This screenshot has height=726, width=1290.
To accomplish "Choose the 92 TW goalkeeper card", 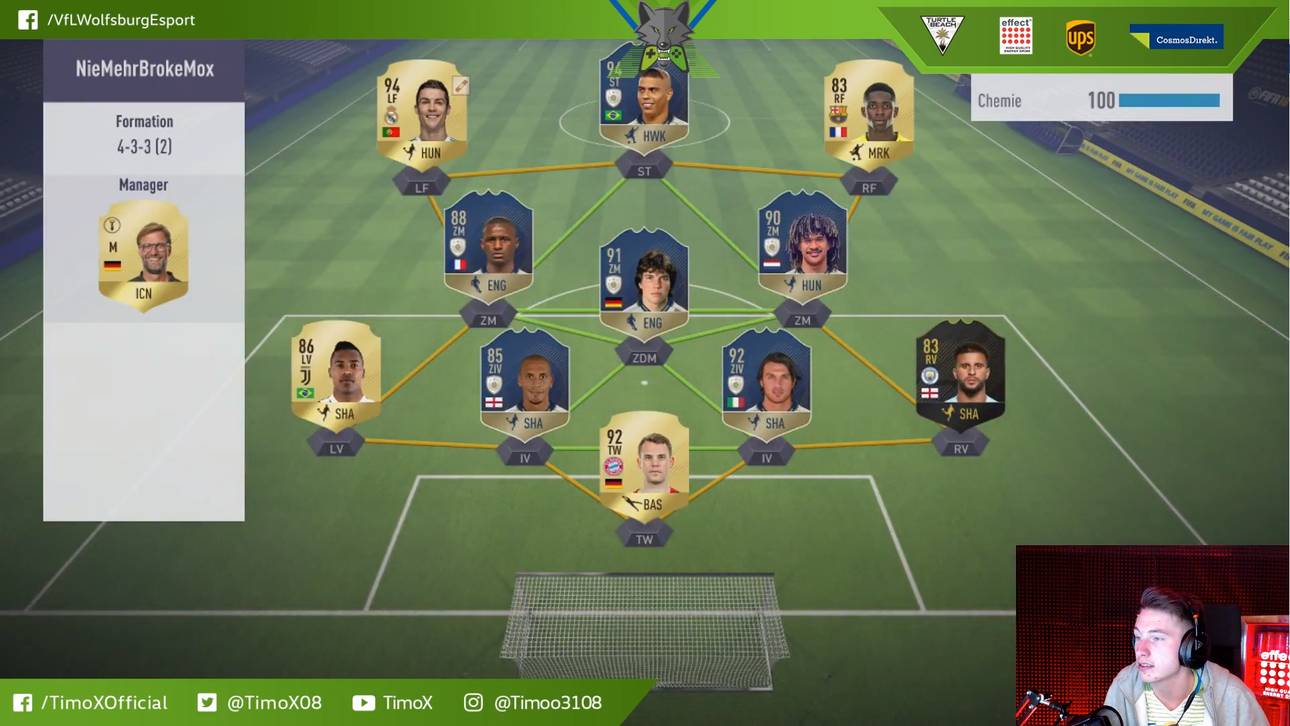I will pyautogui.click(x=644, y=465).
